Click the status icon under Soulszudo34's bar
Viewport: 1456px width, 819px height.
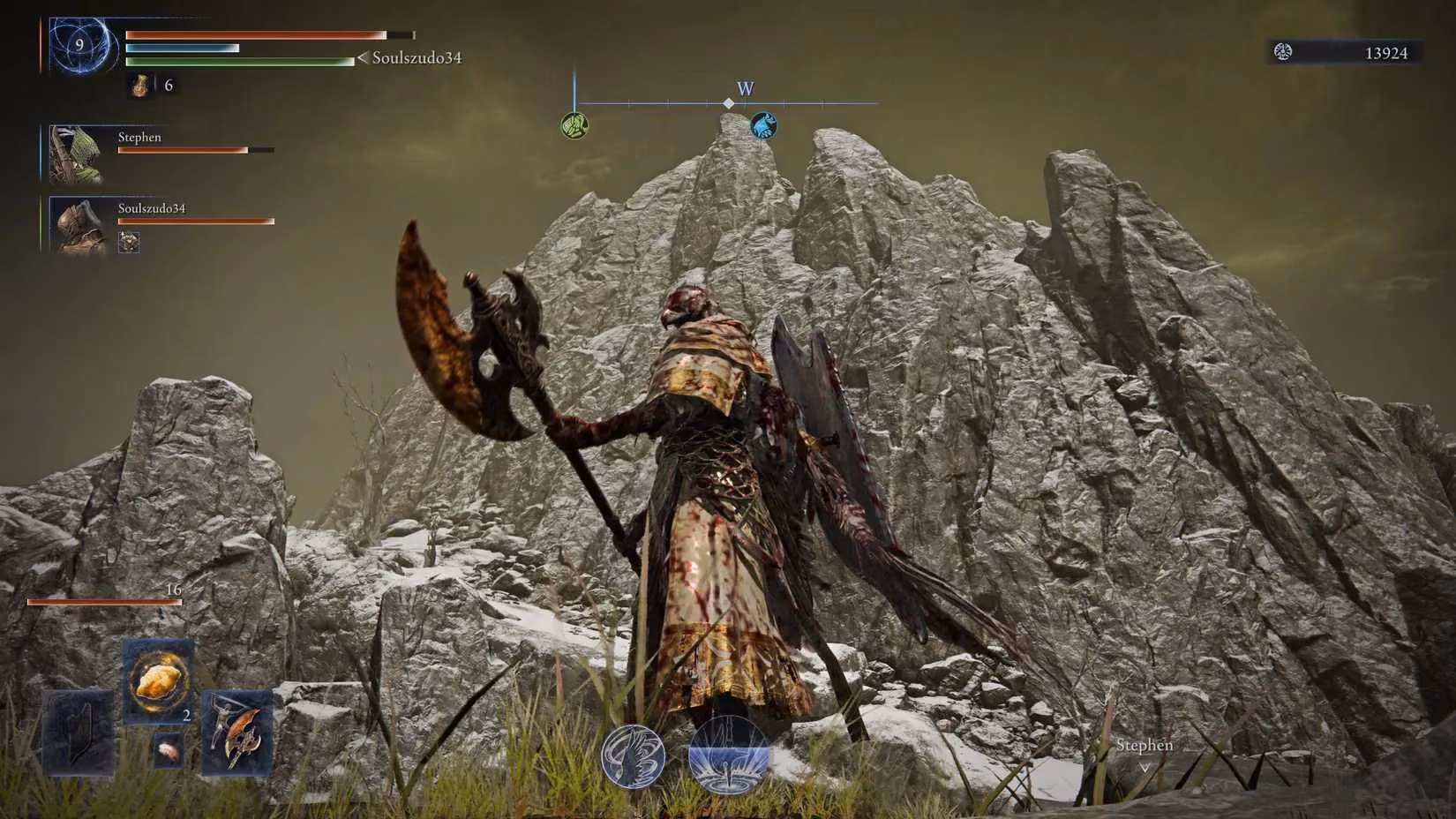pos(129,242)
